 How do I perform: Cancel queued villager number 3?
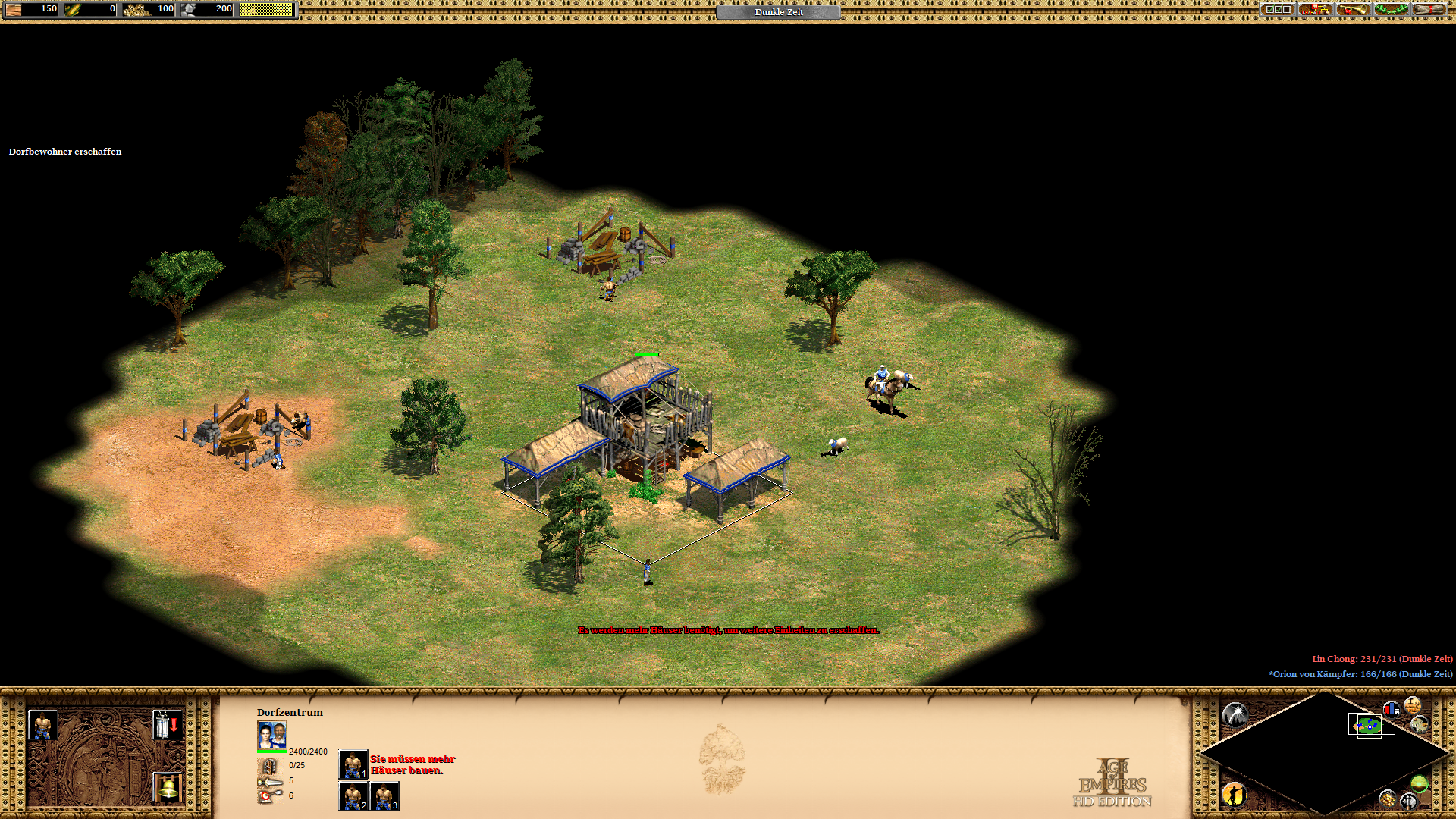pos(384,796)
